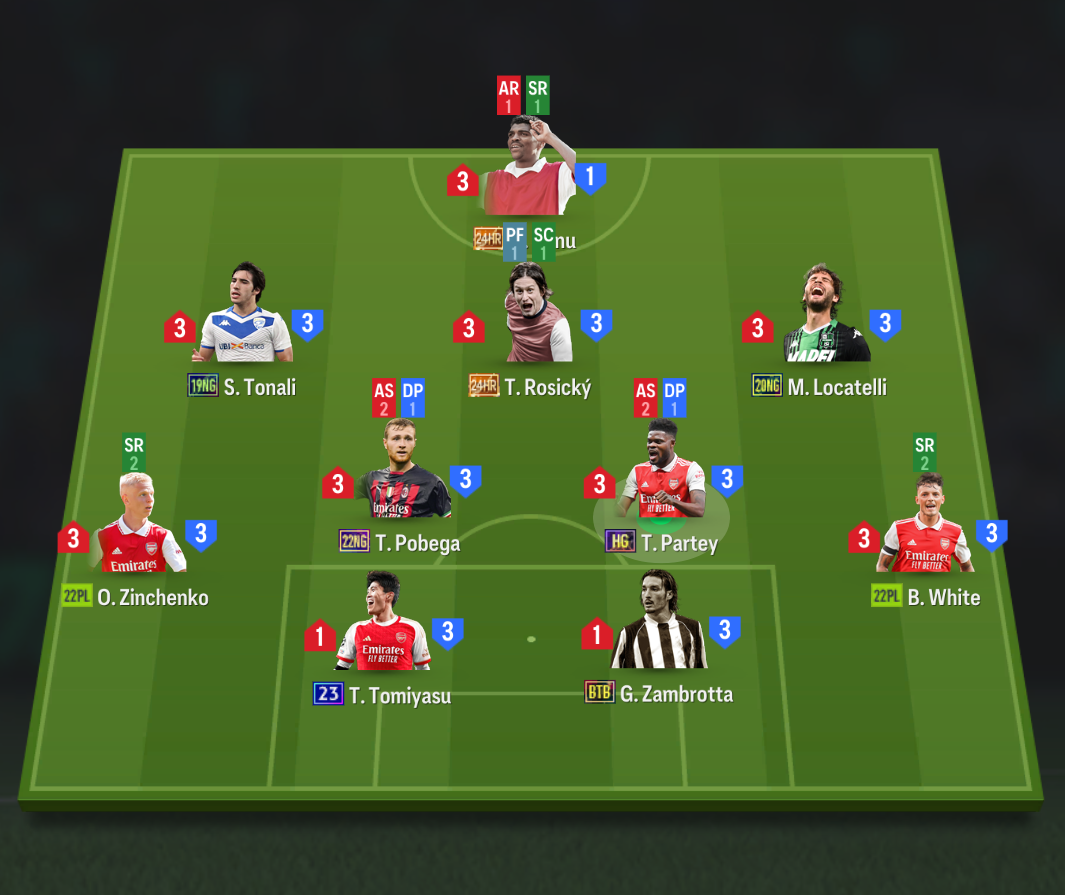The width and height of the screenshot is (1065, 895).
Task: Select G. Zambrotta's player card
Action: click(659, 626)
